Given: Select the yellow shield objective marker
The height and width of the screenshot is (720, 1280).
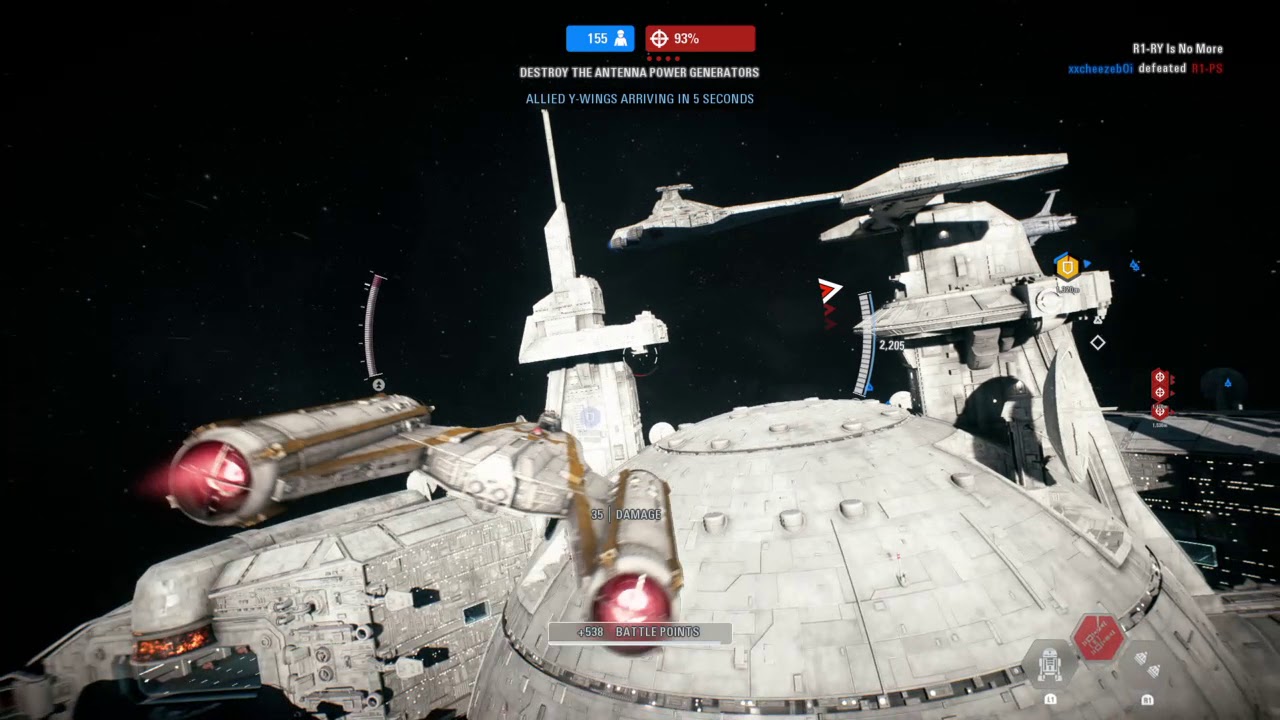Looking at the screenshot, I should tap(1067, 267).
